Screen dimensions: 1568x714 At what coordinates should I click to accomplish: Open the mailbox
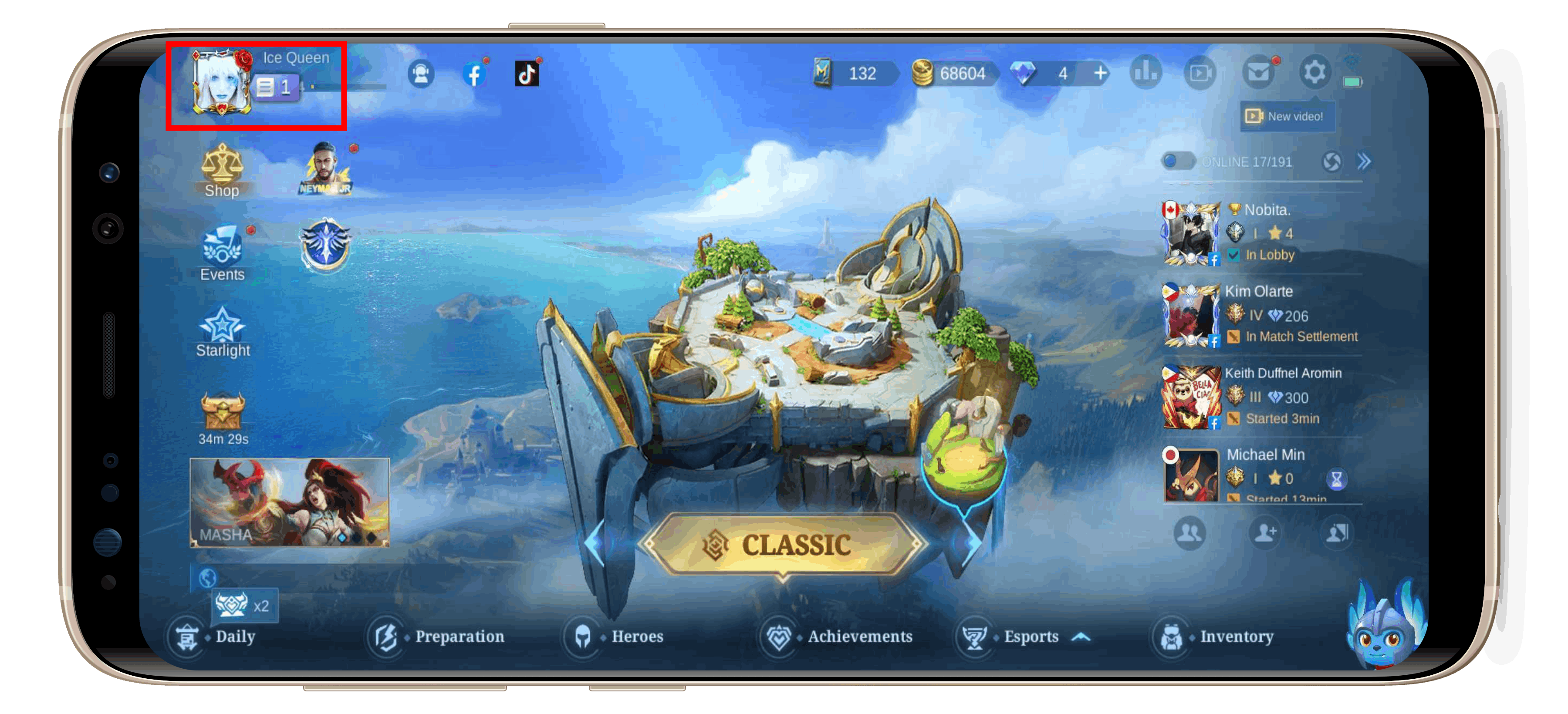pos(1259,72)
